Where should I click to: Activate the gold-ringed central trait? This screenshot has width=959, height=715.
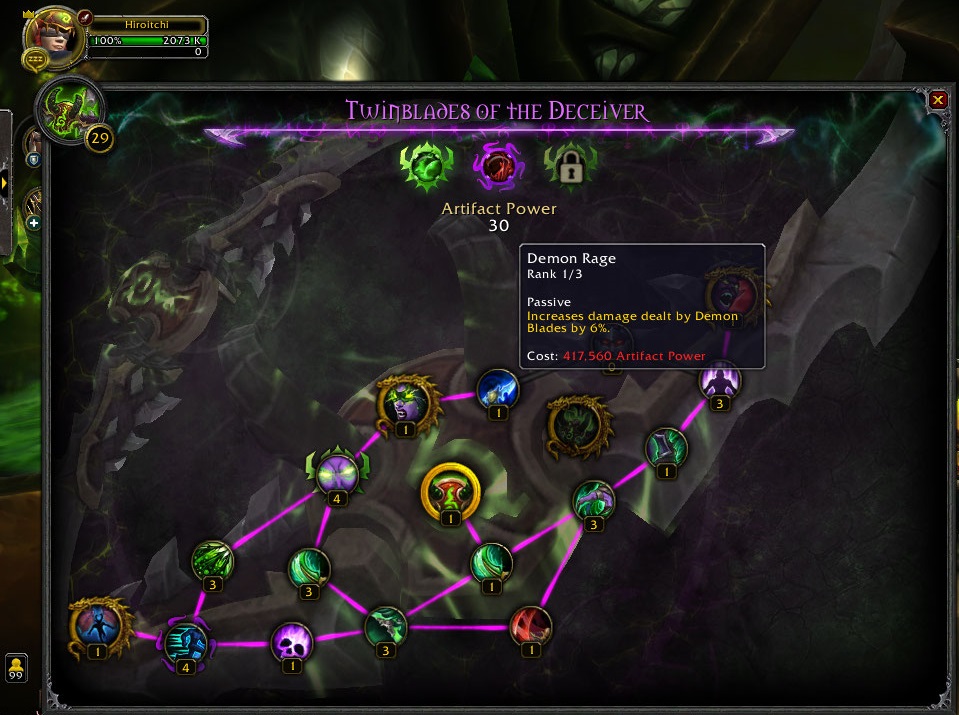click(451, 489)
